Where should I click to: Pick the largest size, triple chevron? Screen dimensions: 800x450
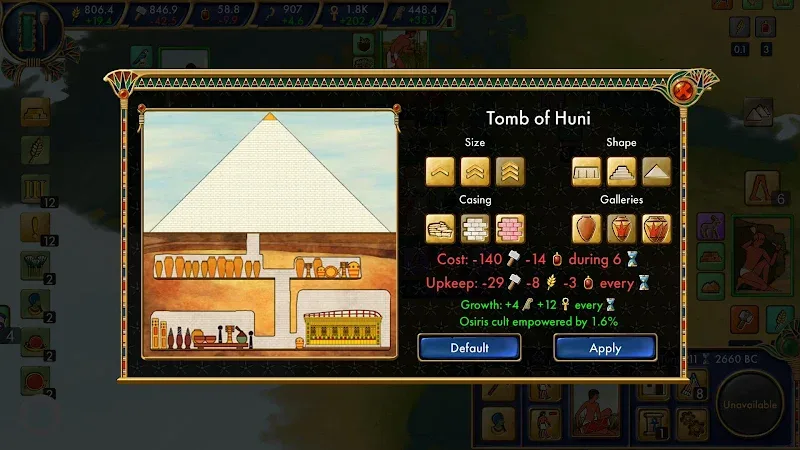pyautogui.click(x=509, y=172)
